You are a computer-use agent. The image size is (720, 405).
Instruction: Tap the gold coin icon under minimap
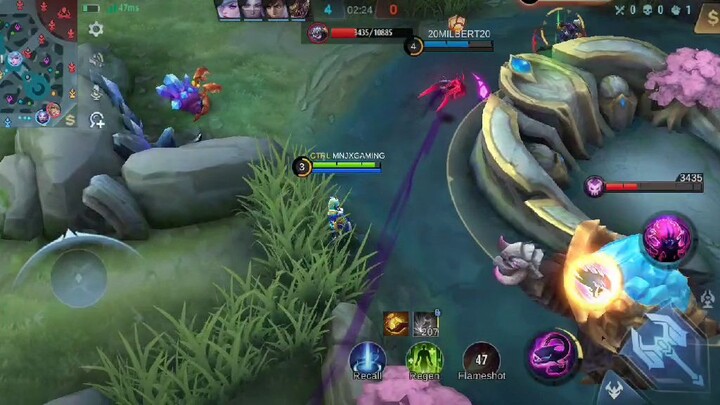point(70,119)
